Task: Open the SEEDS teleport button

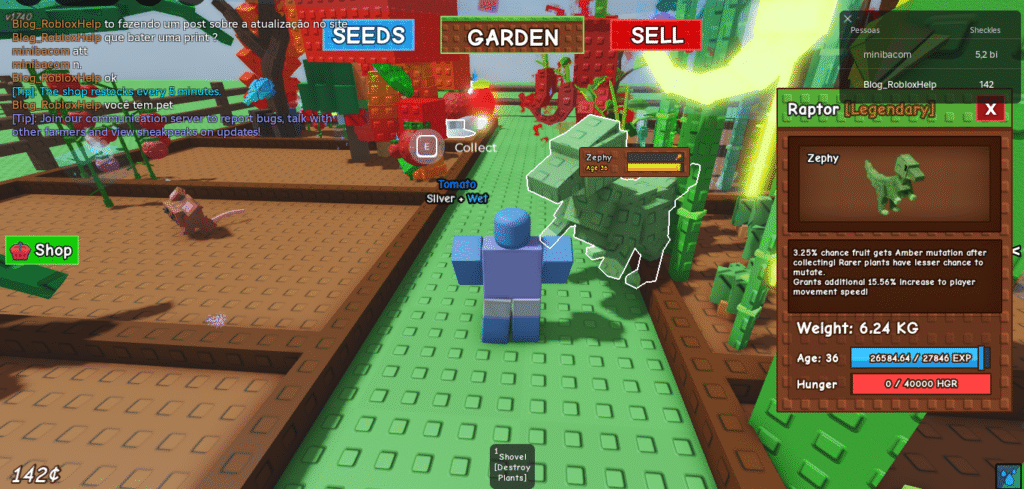Action: coord(368,36)
